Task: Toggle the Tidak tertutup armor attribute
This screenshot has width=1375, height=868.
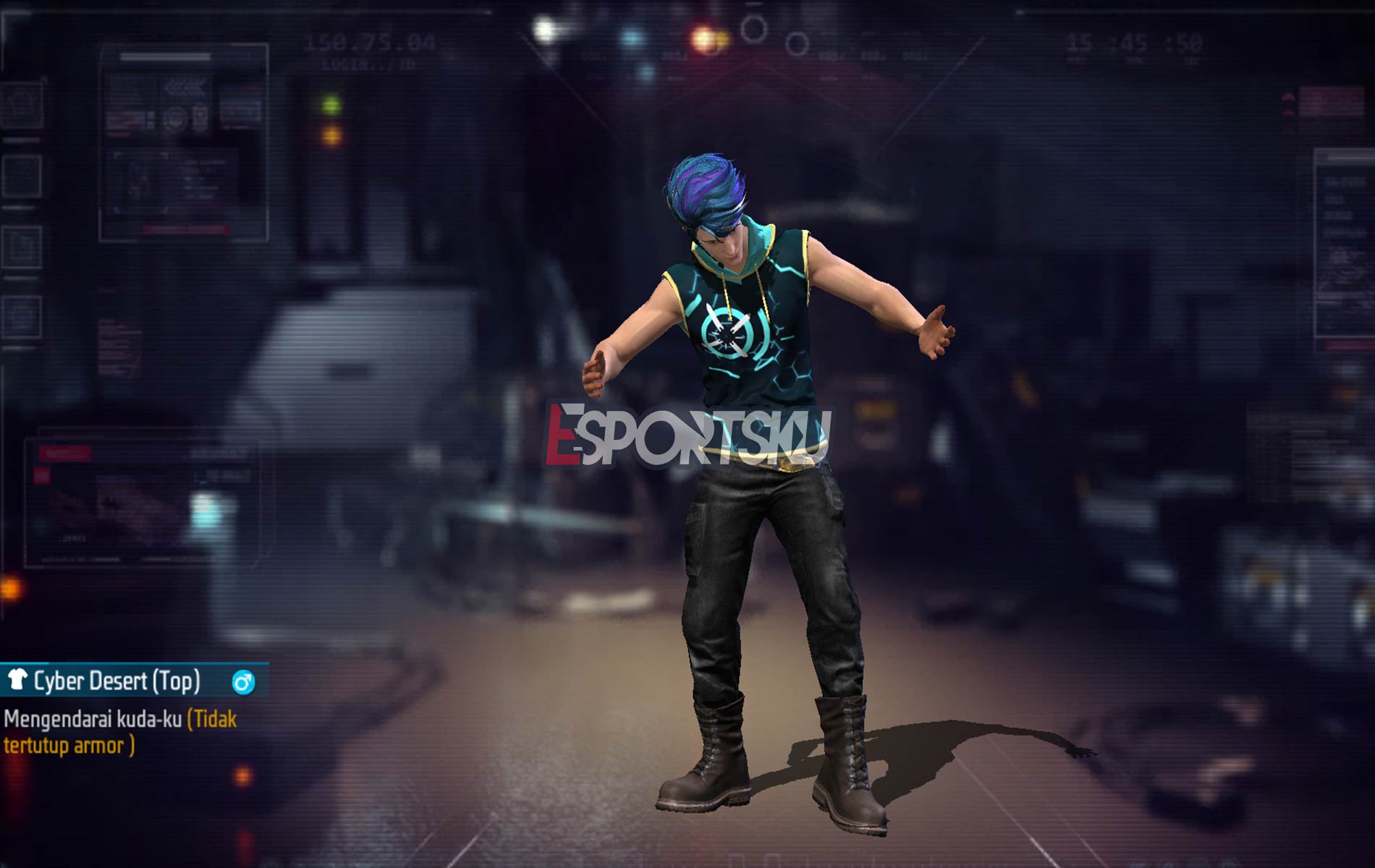Action: [80, 745]
